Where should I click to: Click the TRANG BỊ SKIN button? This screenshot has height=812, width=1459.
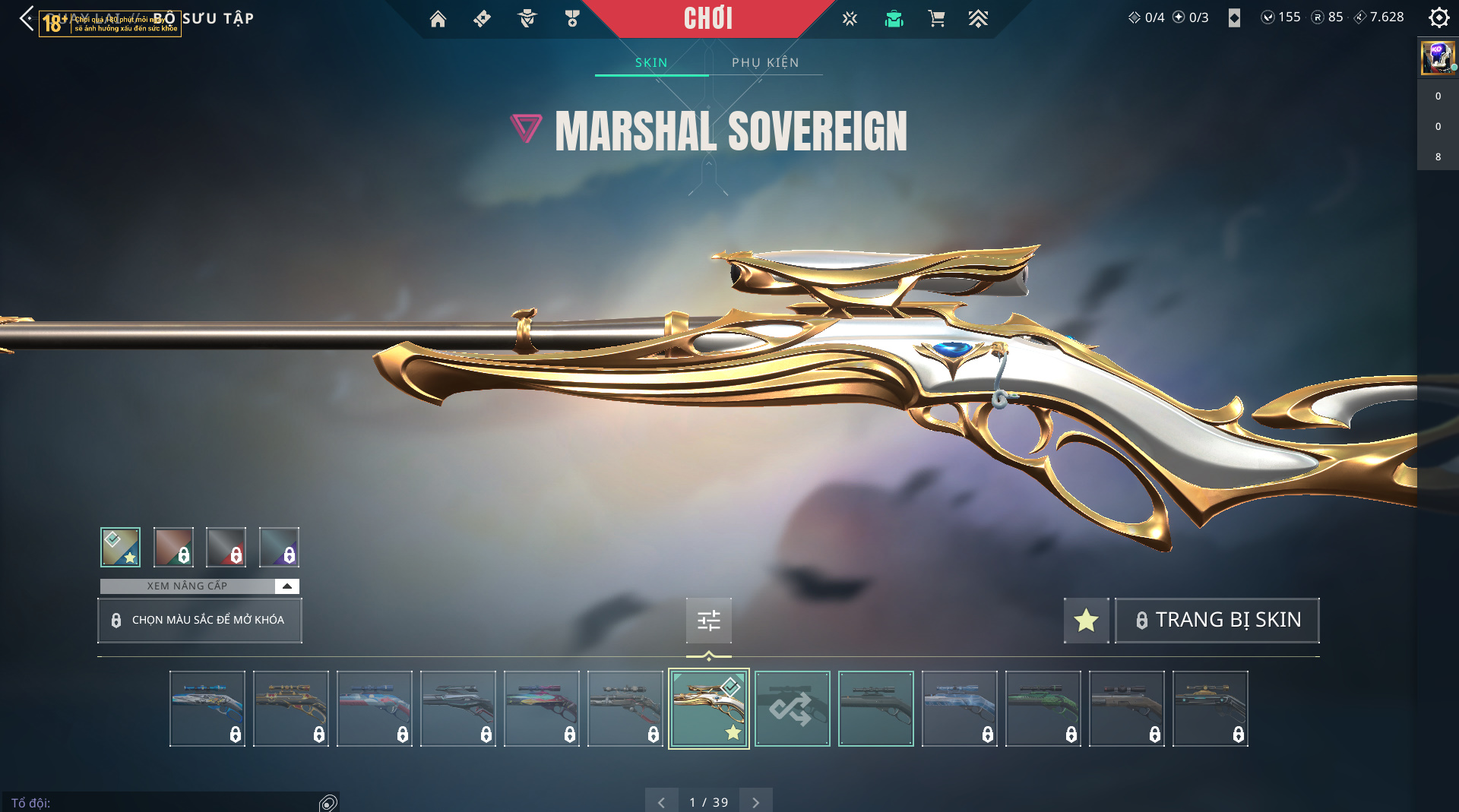(1217, 620)
